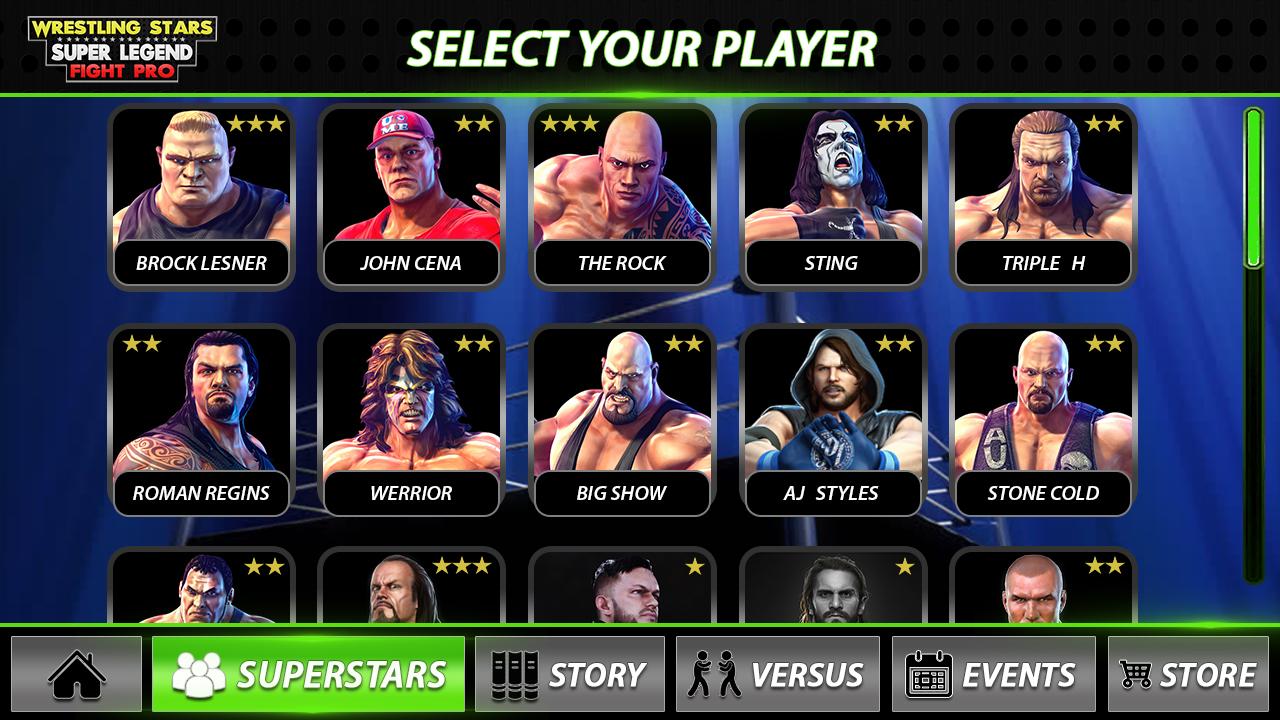Choose the John Cena character card

click(411, 197)
